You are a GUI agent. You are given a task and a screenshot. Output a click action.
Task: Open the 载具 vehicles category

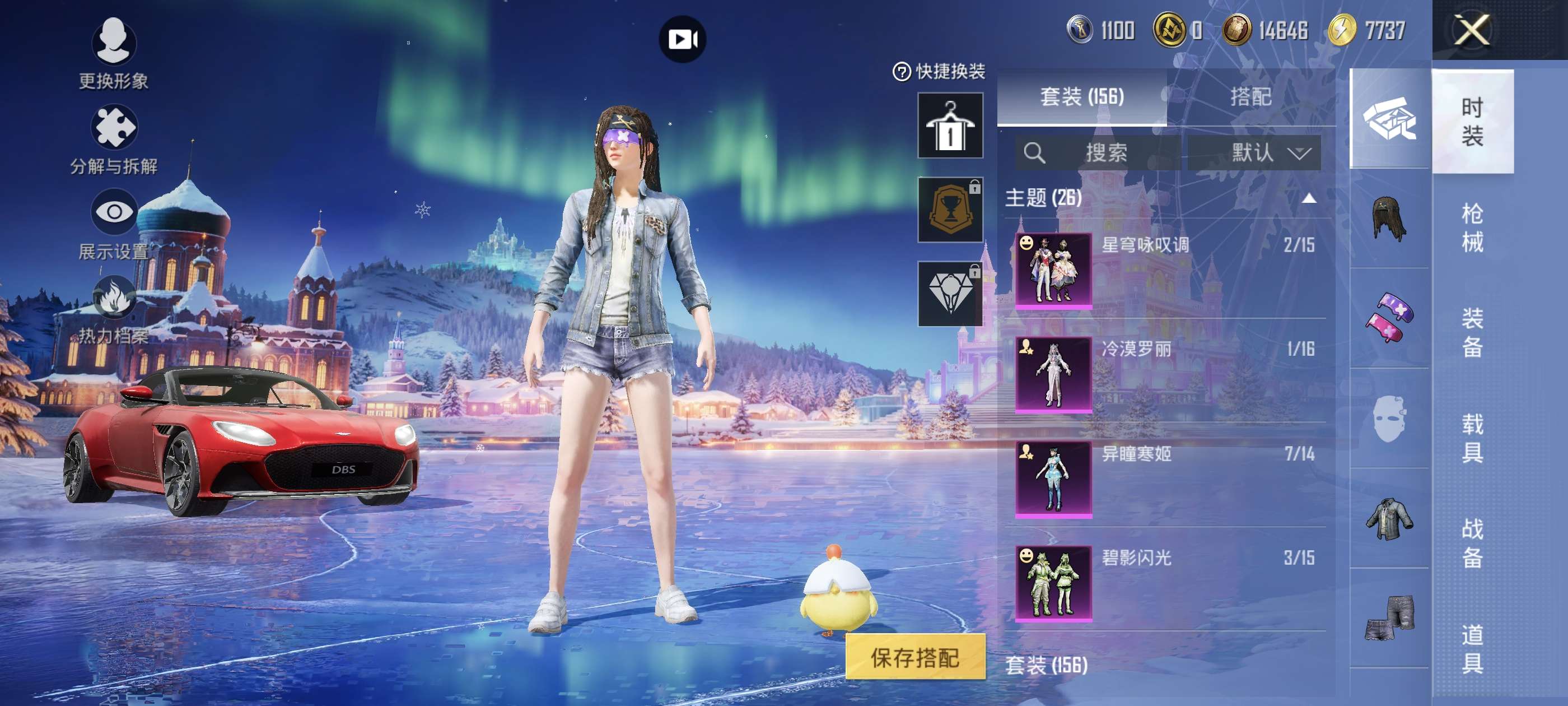1472,438
